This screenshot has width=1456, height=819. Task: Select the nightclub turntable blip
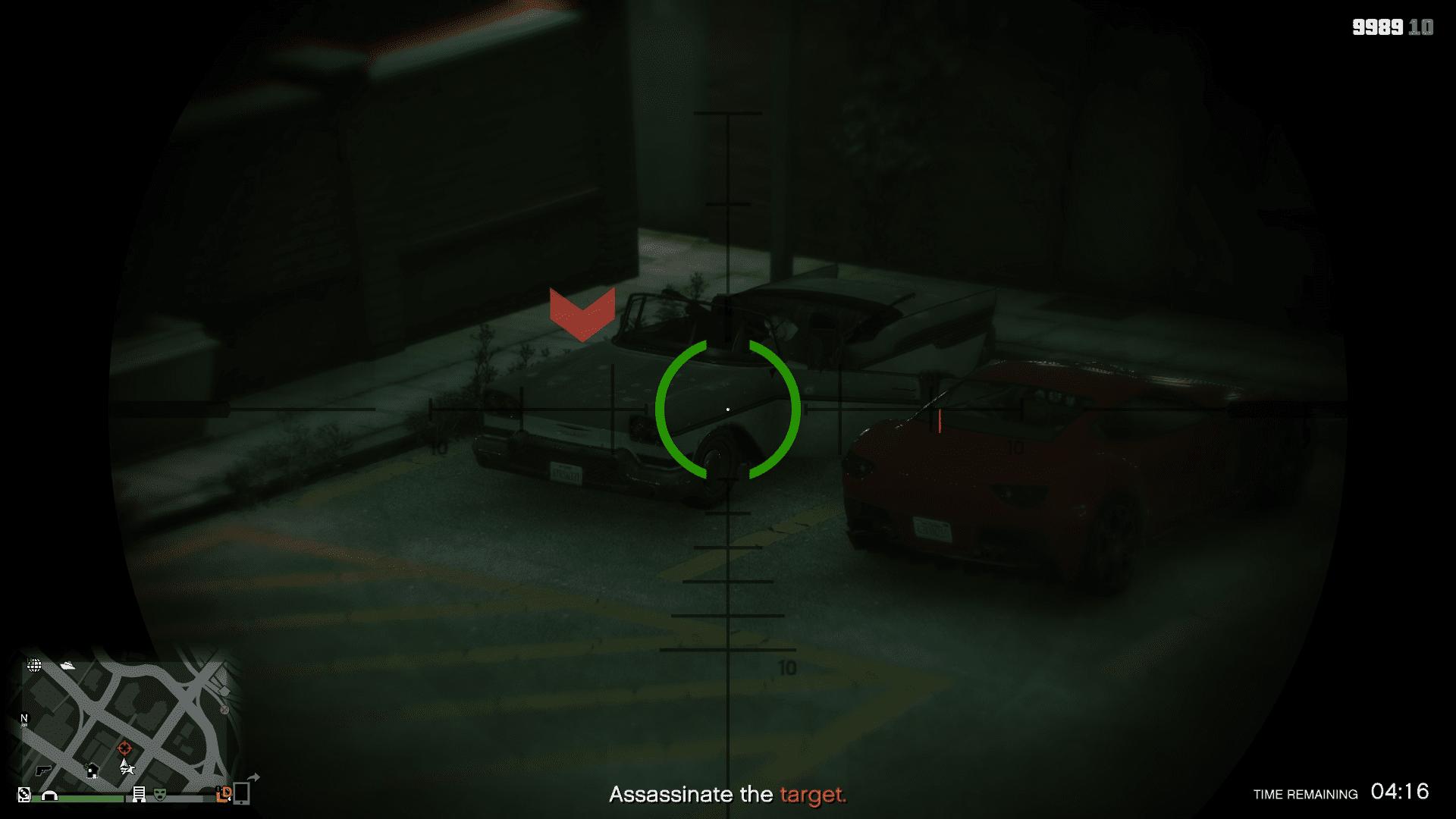(x=24, y=794)
